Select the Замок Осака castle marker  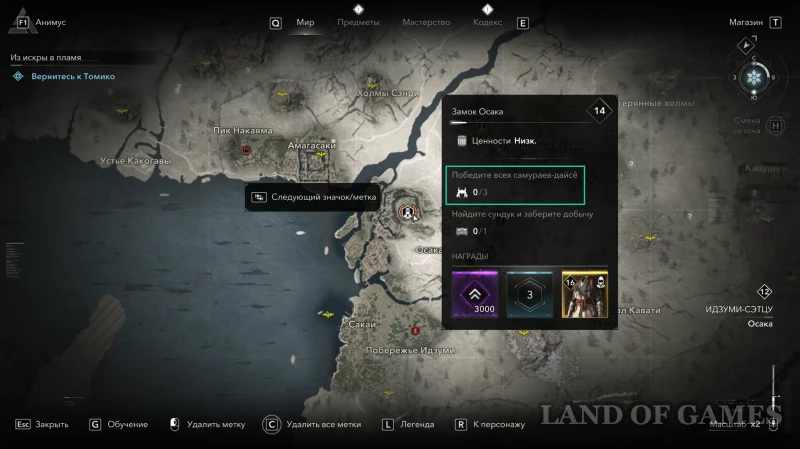pyautogui.click(x=406, y=211)
